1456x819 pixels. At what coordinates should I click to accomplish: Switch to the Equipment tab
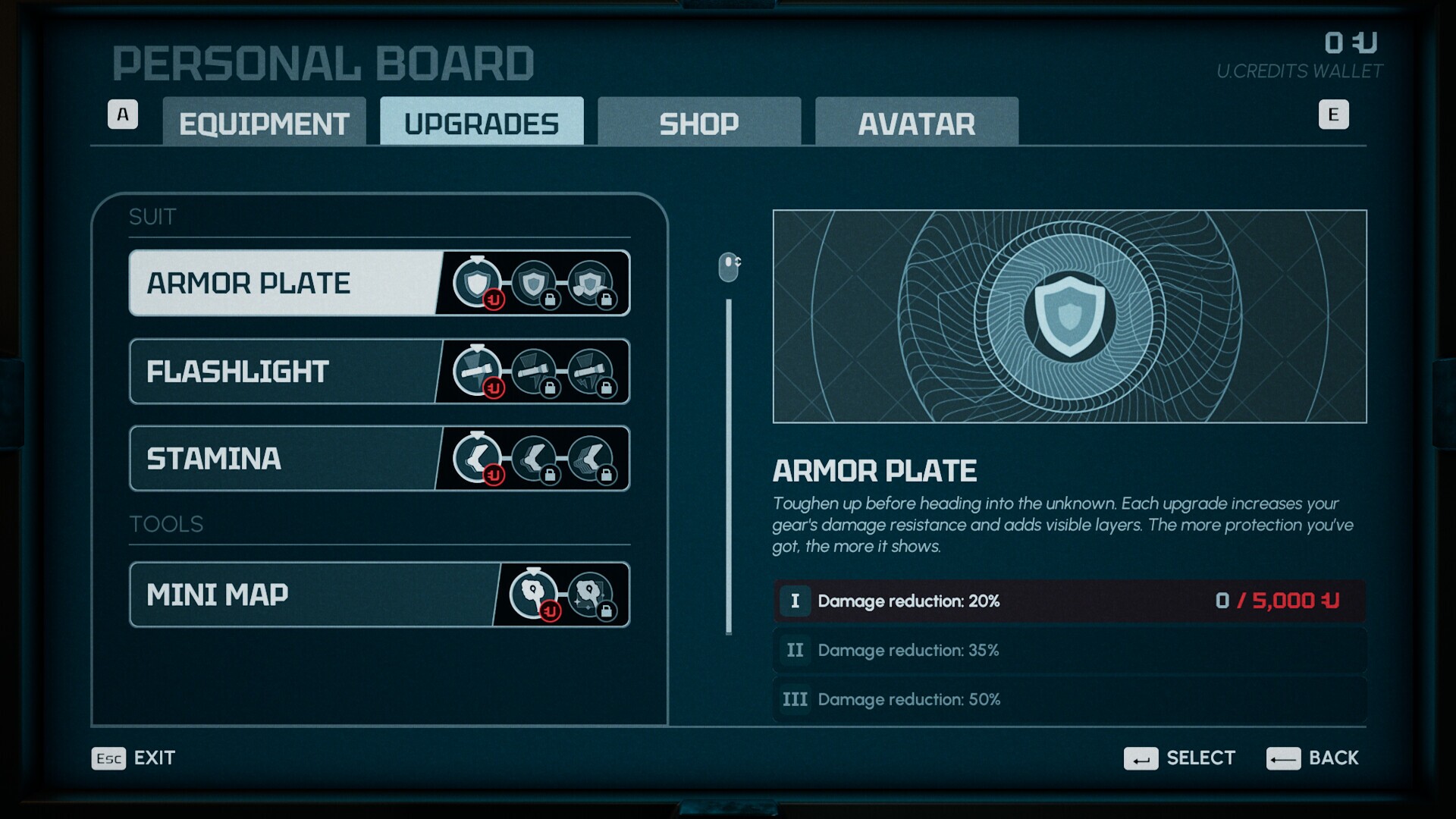264,122
